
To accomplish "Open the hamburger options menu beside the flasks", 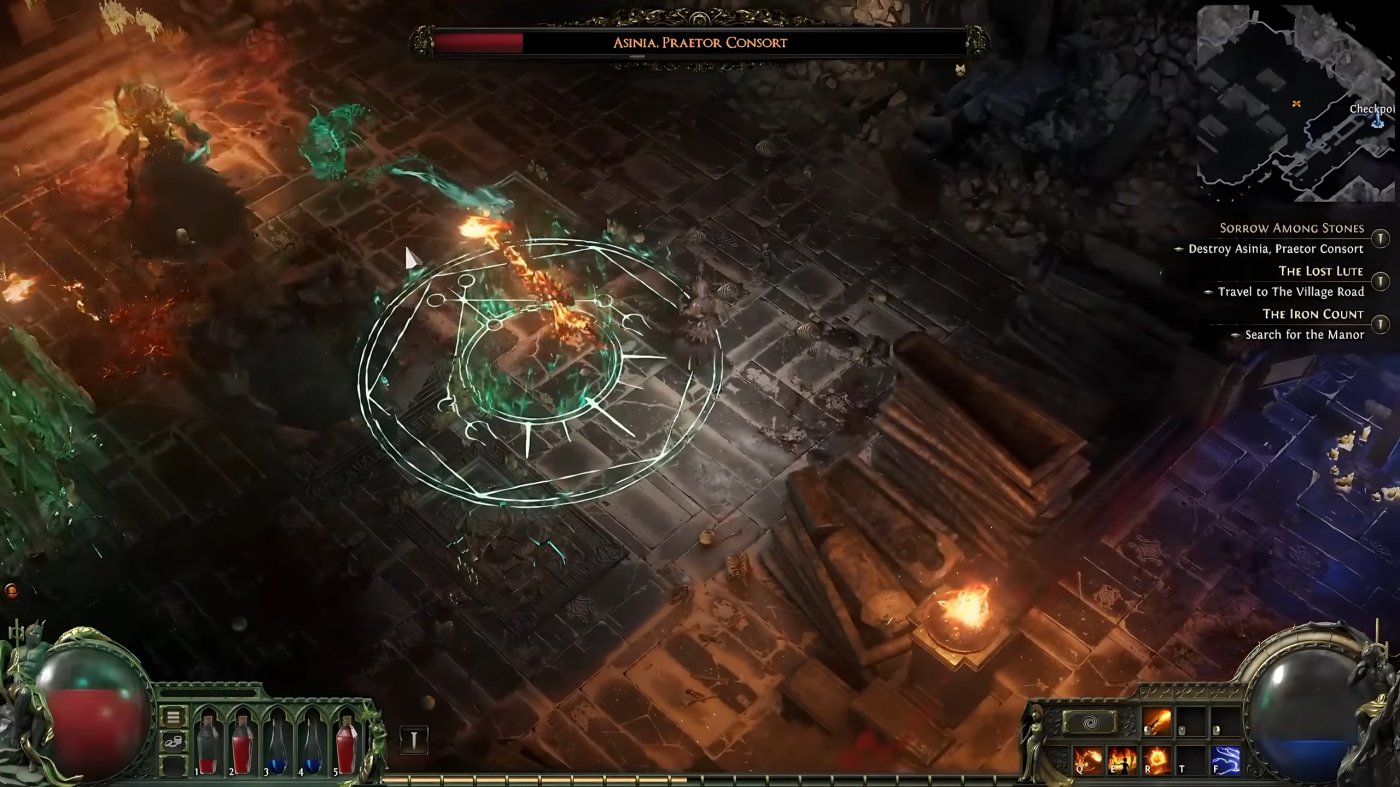I will coord(172,716).
